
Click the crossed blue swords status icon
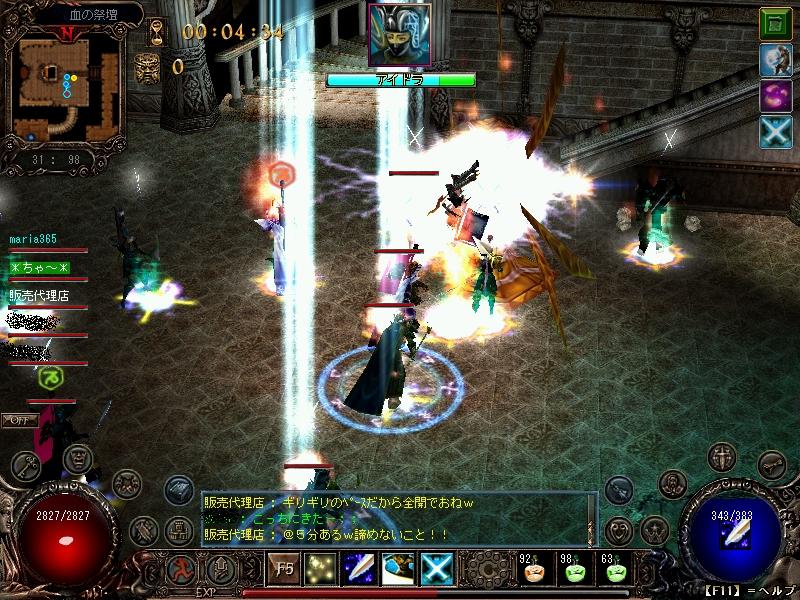[775, 133]
